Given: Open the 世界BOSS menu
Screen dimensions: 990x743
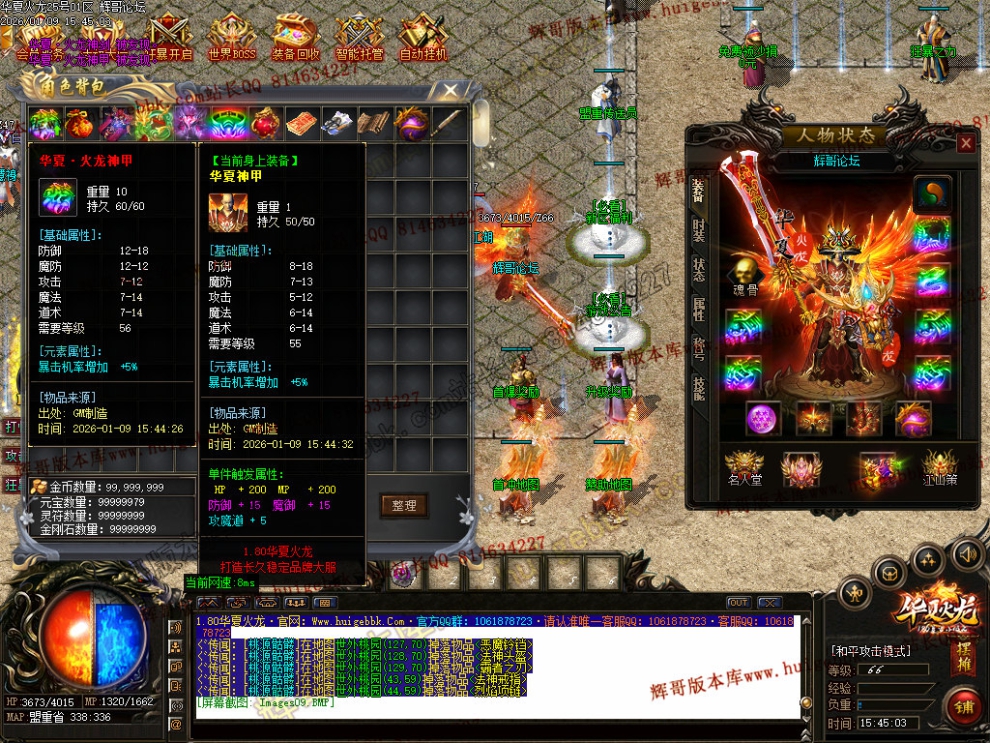Looking at the screenshot, I should point(232,38).
